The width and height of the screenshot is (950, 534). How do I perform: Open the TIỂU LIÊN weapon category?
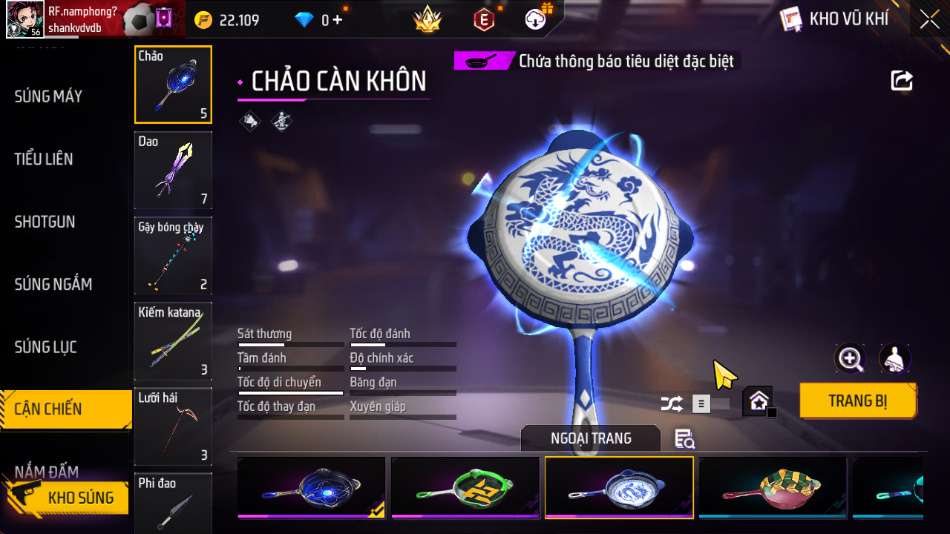click(44, 159)
